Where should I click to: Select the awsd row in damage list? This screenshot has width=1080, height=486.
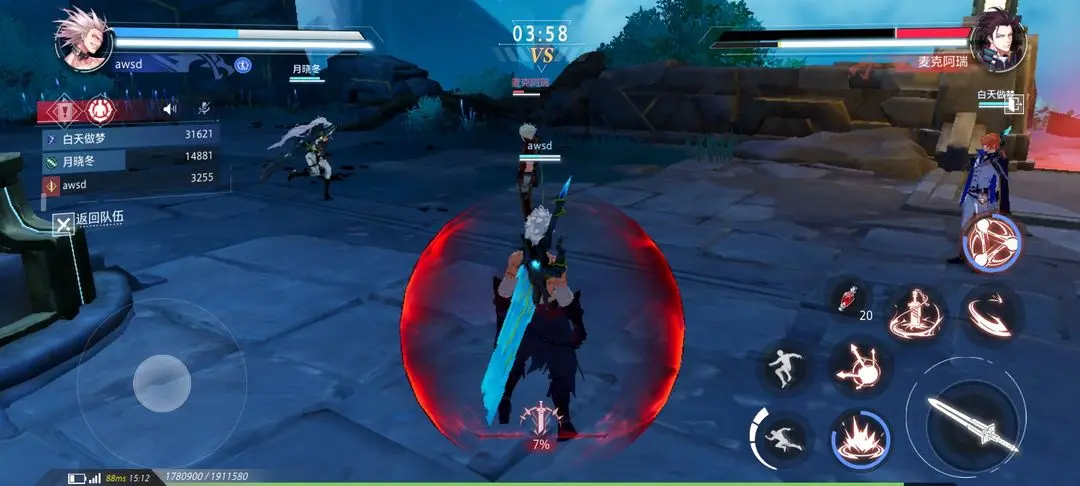click(x=130, y=184)
